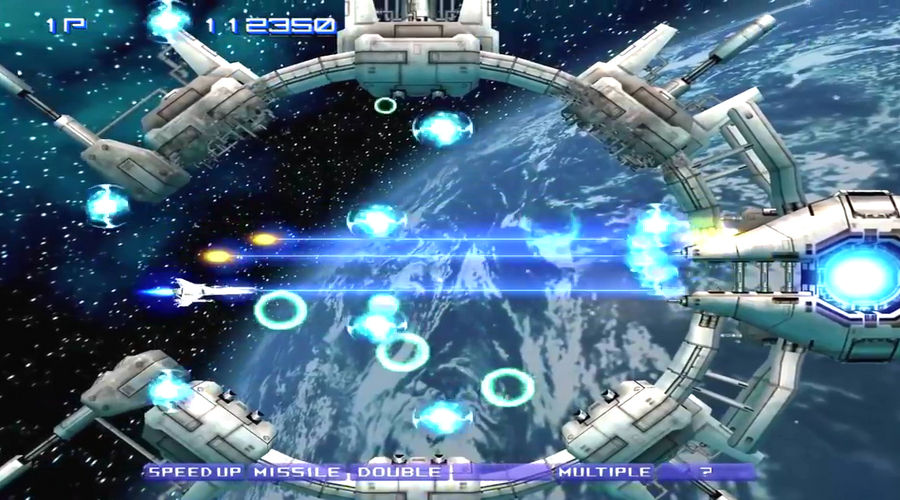This screenshot has height=500, width=900.
Task: Pick the MULTIPLE power-up slot
Action: point(604,471)
